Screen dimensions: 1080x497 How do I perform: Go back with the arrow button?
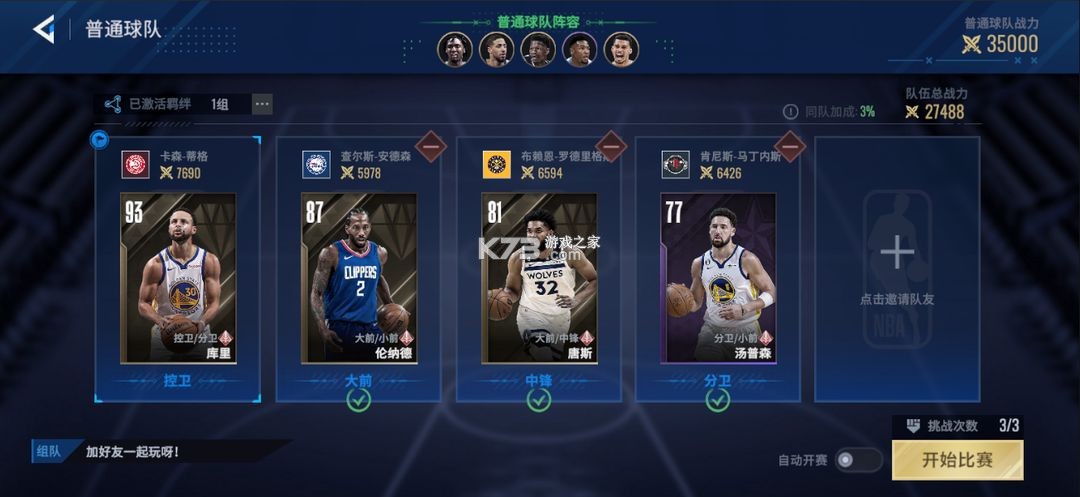tap(43, 29)
